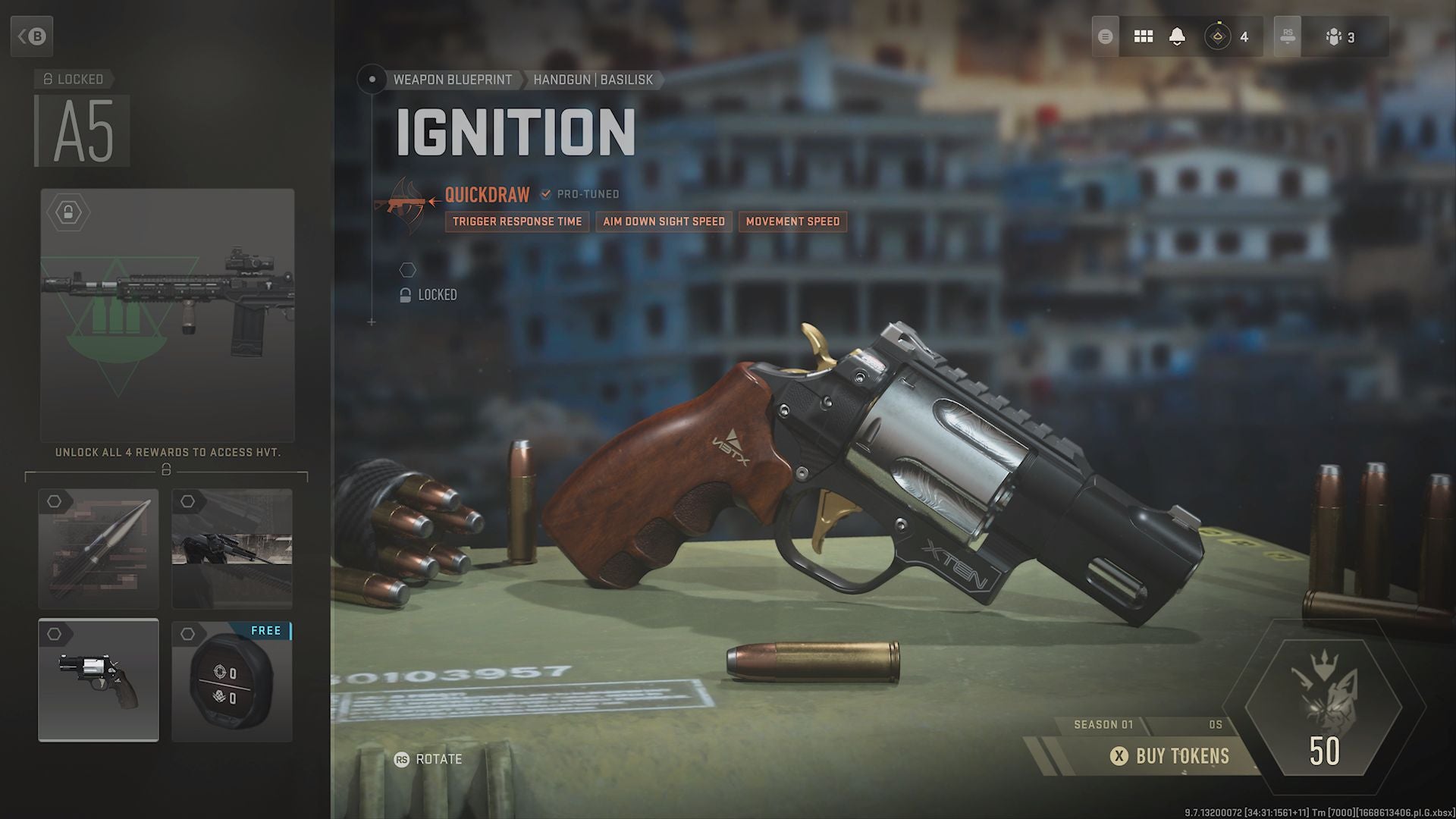
Task: Open the social party icon
Action: pos(1339,36)
